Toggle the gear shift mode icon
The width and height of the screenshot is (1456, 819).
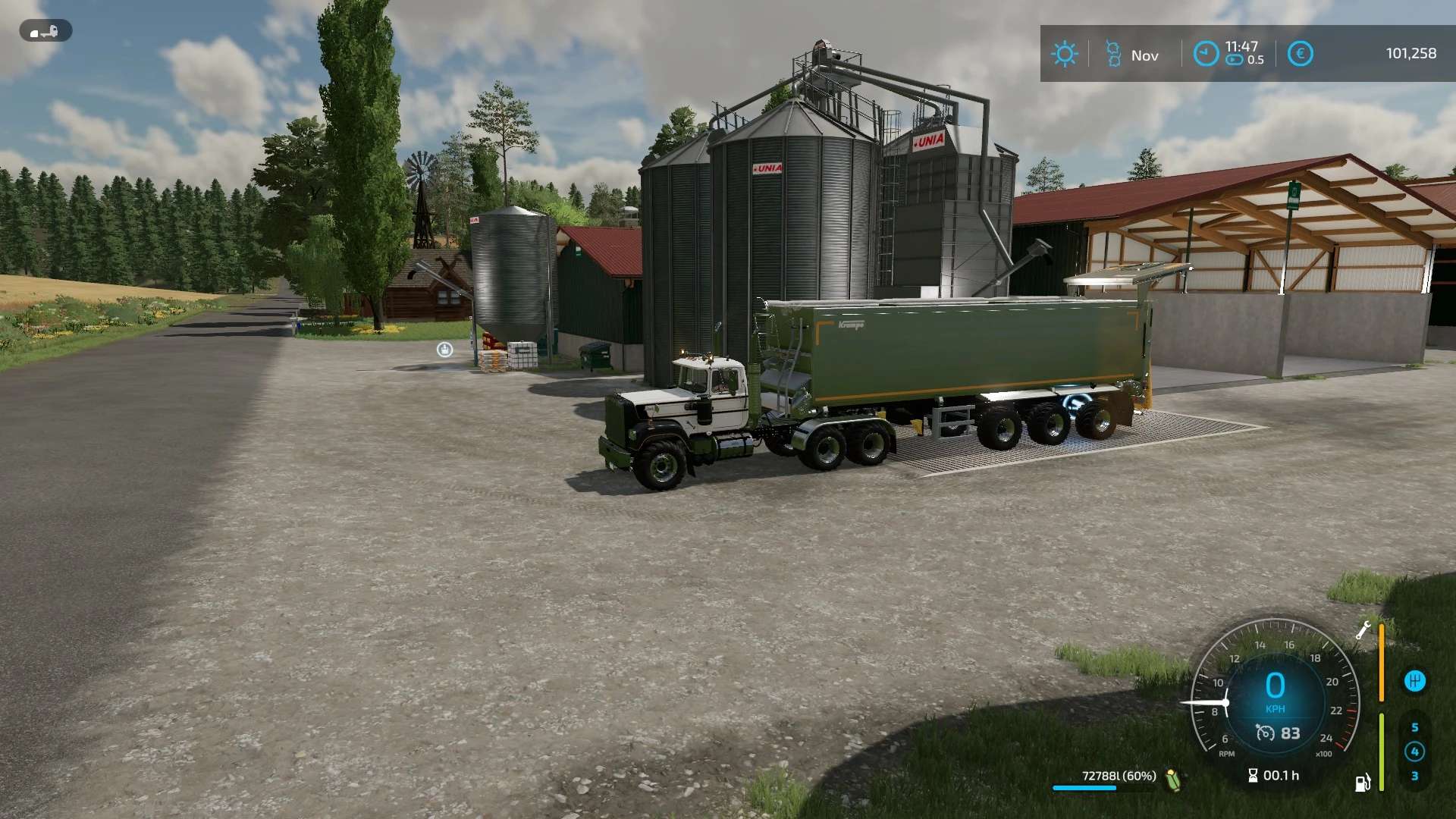coord(1414,681)
